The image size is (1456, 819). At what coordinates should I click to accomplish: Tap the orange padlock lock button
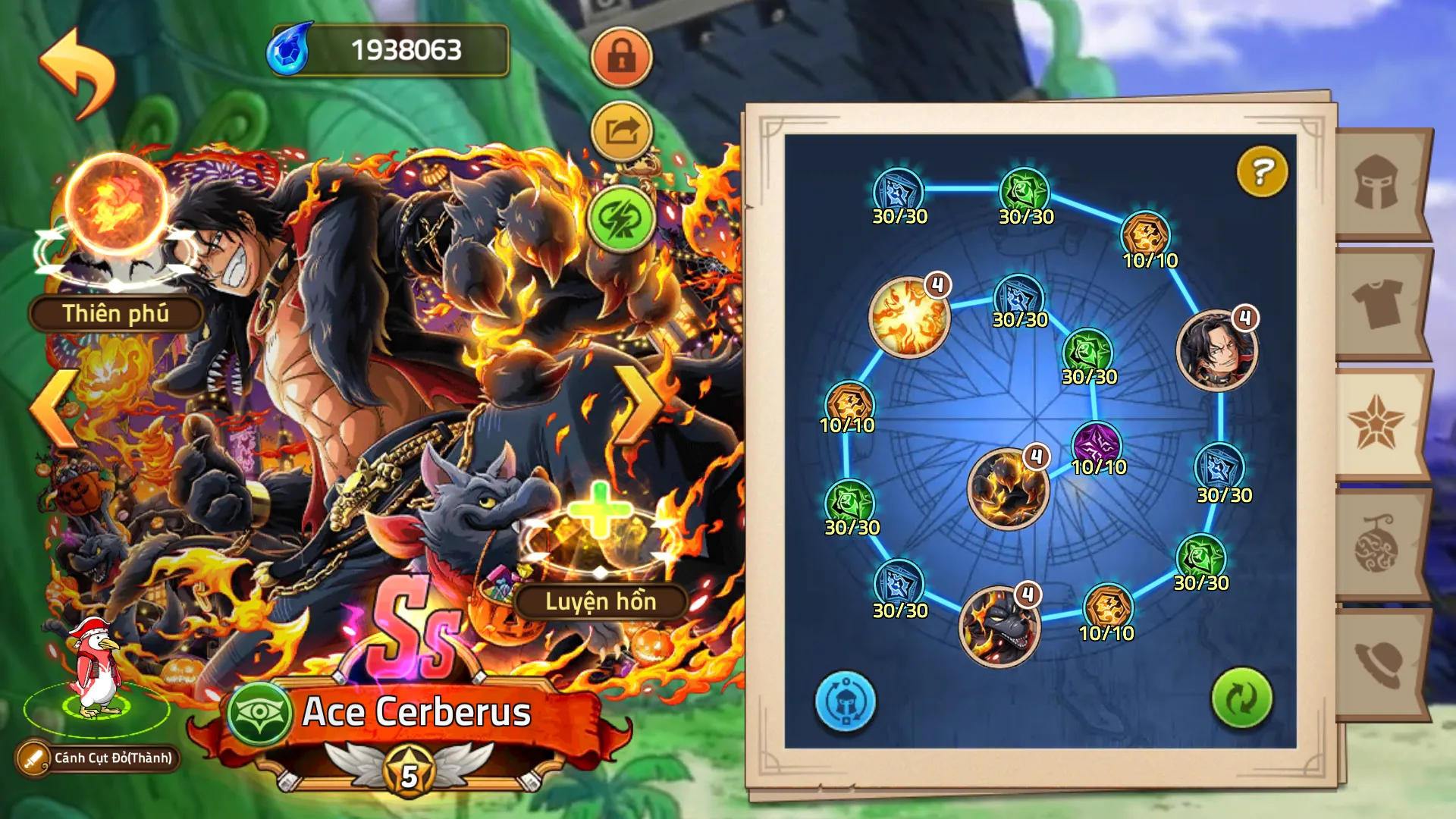[621, 58]
